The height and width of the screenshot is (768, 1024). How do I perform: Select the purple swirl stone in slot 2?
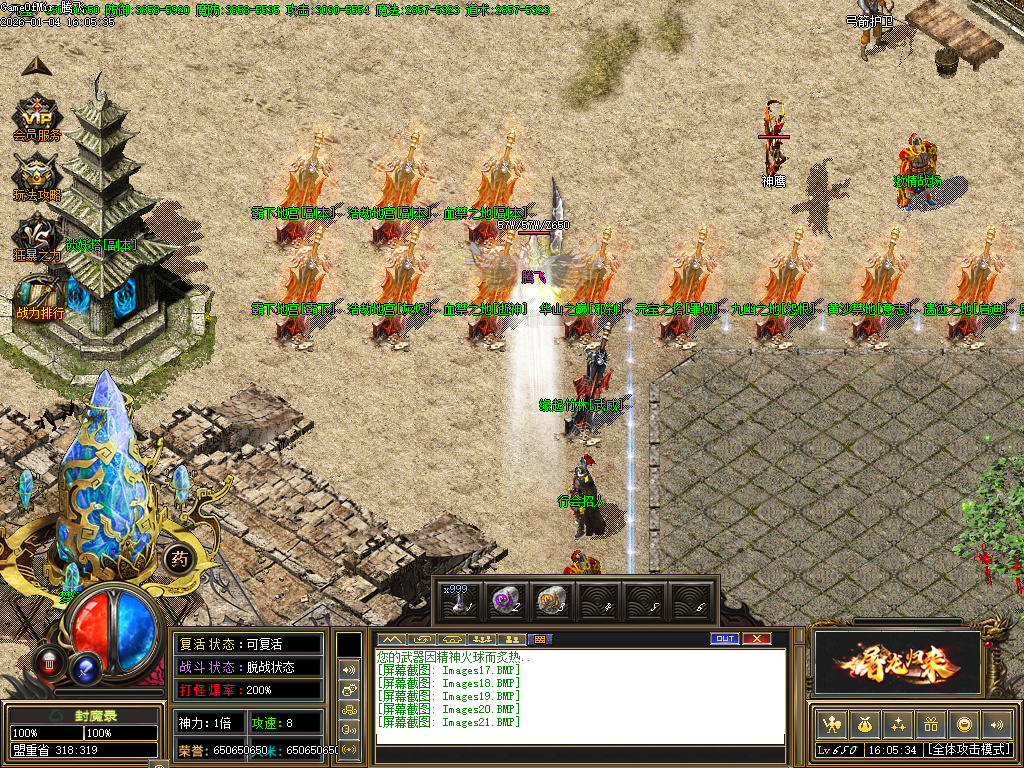coord(506,599)
